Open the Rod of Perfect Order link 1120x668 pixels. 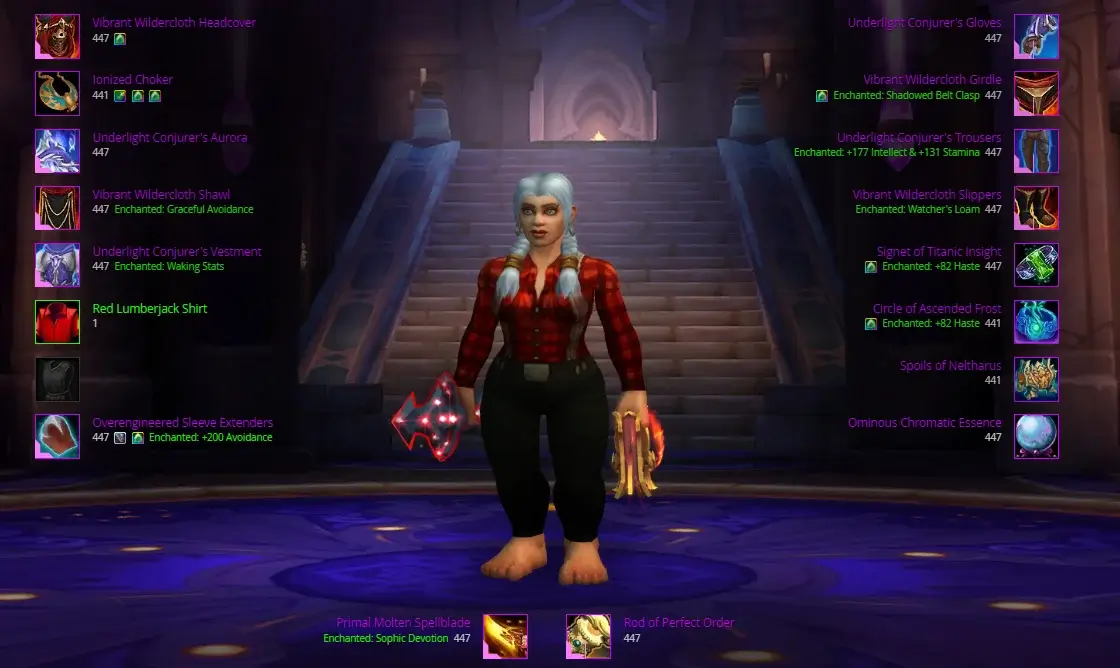click(x=678, y=623)
